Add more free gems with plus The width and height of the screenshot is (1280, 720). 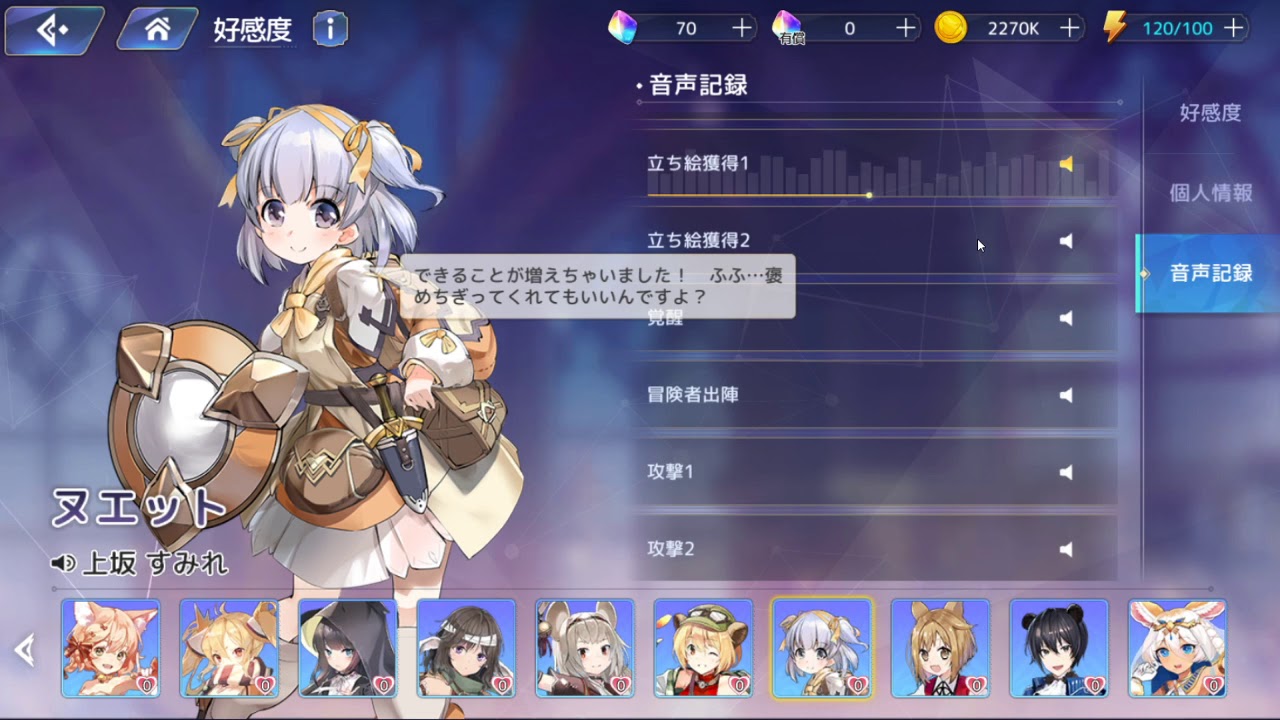pyautogui.click(x=742, y=28)
